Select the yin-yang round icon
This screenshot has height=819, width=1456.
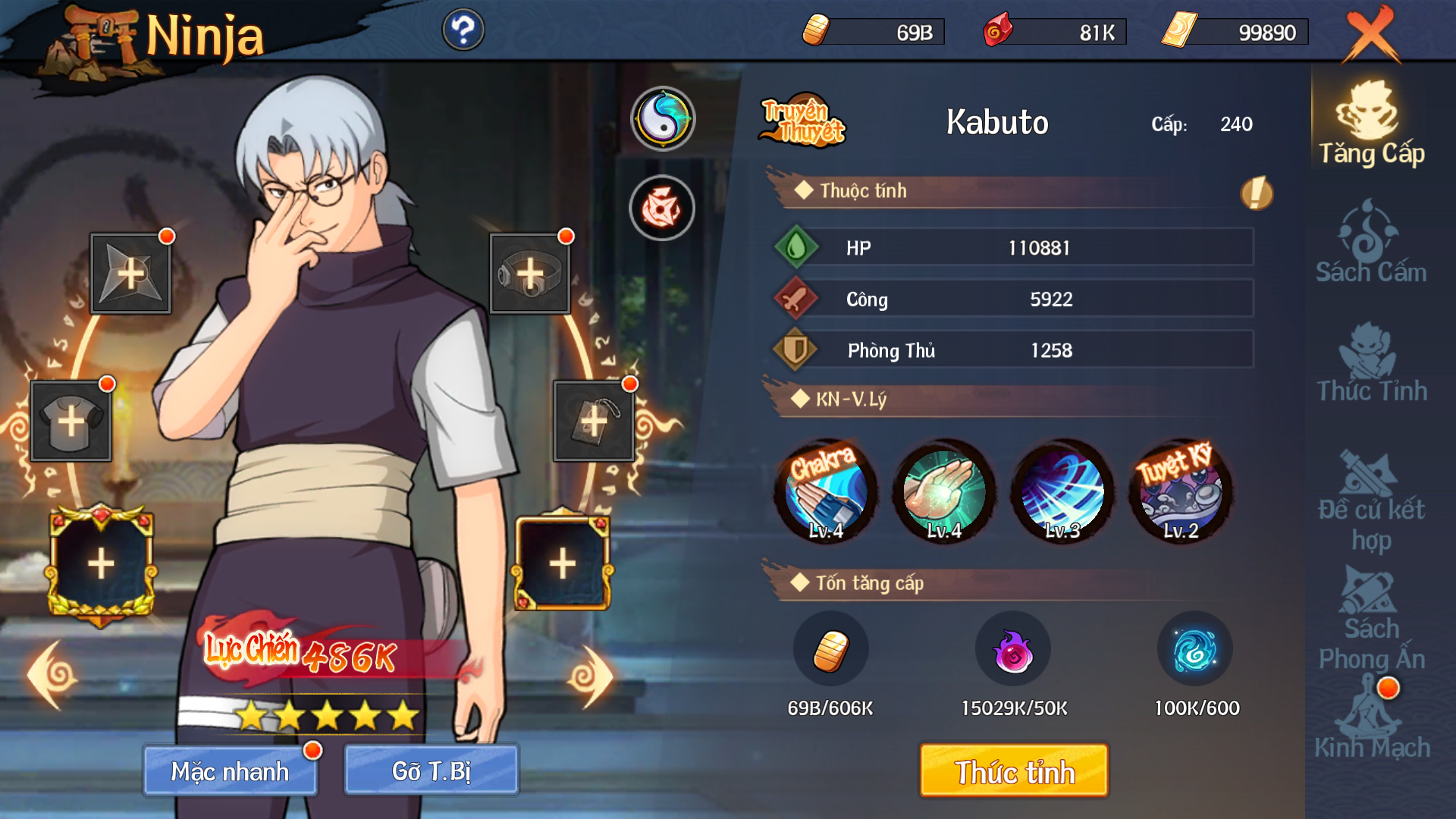tap(662, 118)
